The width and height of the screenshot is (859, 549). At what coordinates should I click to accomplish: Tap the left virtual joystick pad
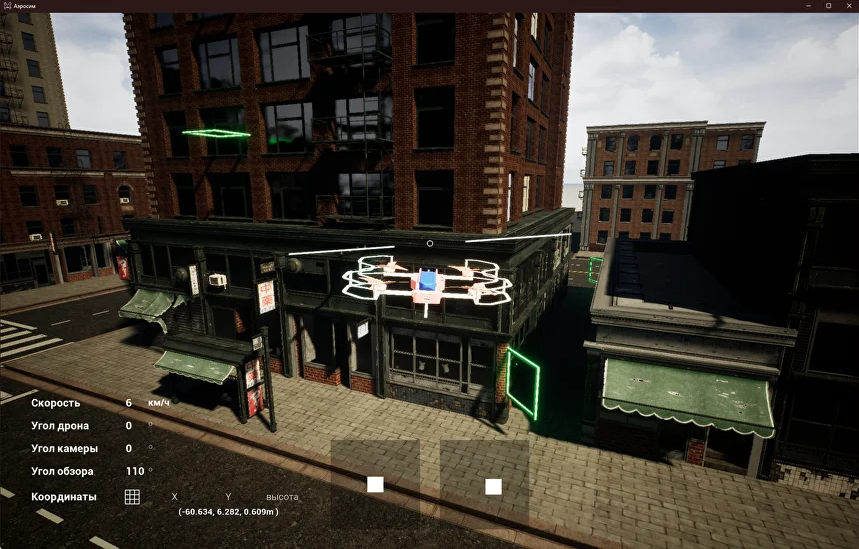point(375,484)
